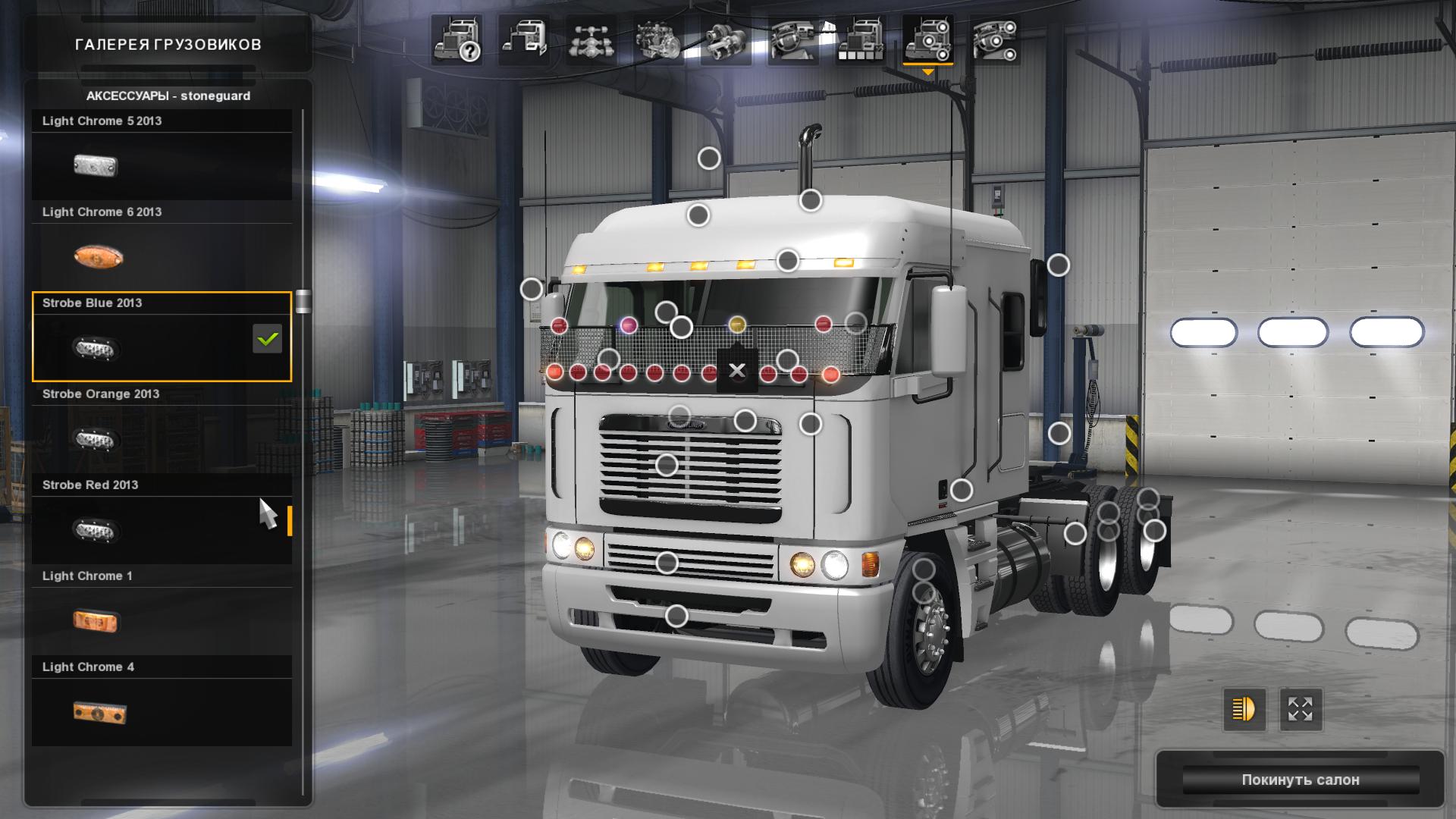
Task: Pick the Light Chrome 1 accessory
Action: click(162, 610)
